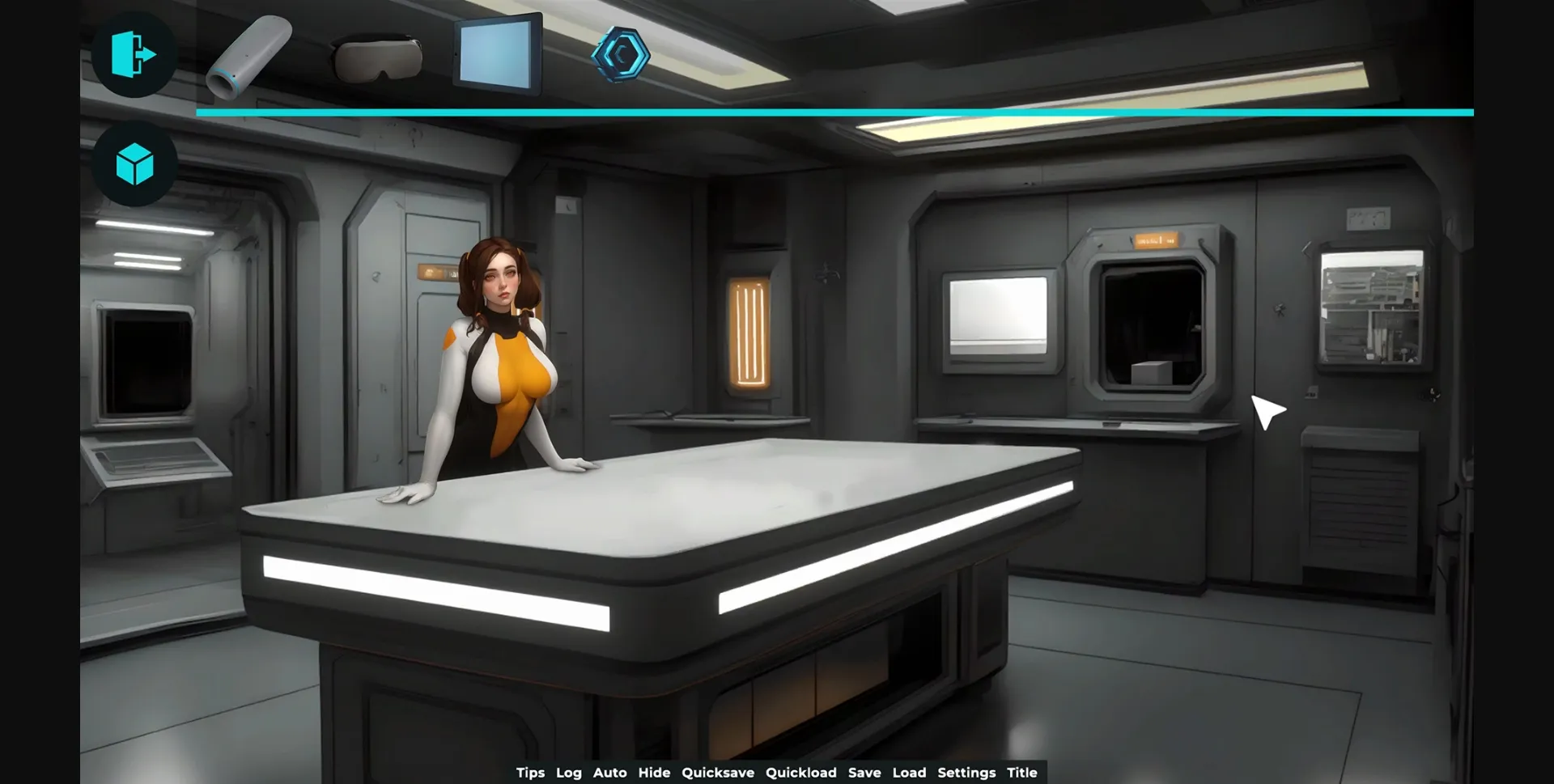Select the hexagonal chip inventory item
This screenshot has height=784, width=1554.
coord(622,54)
